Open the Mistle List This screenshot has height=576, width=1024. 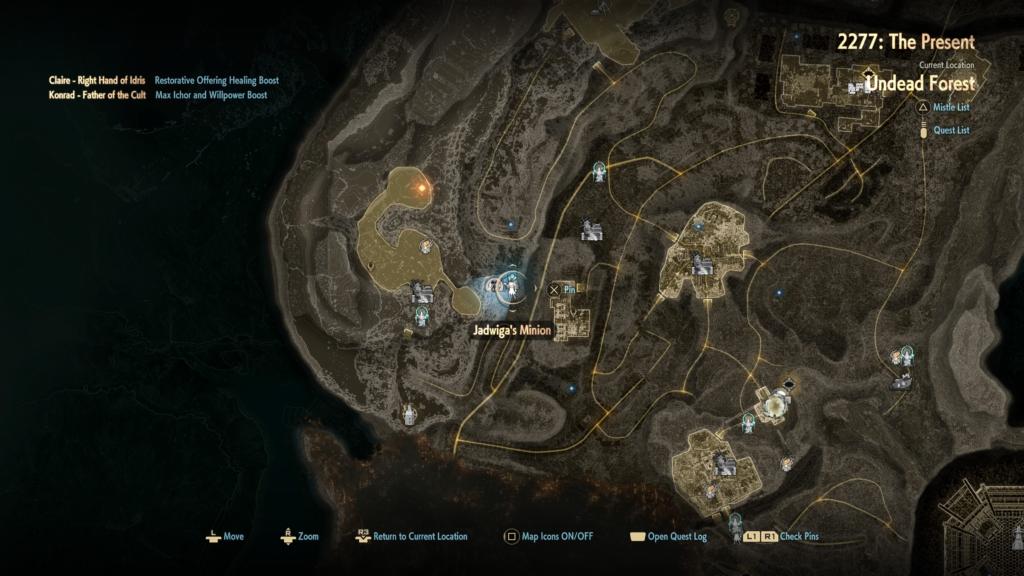950,107
